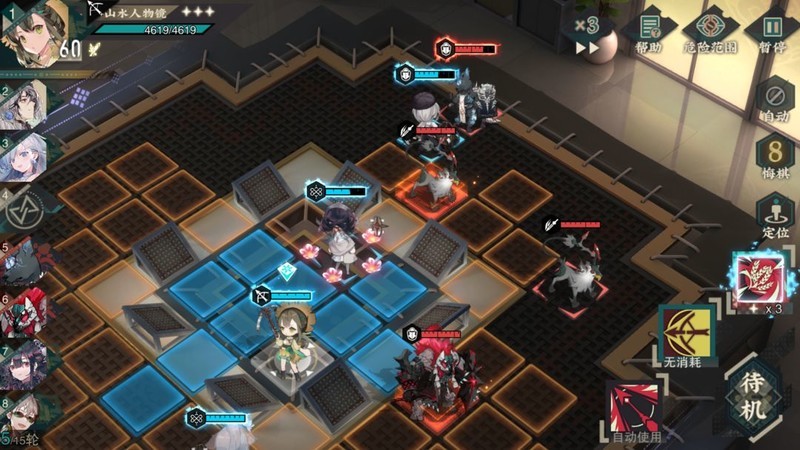Tap the 定位 locate unit button
Image resolution: width=800 pixels, height=450 pixels.
tap(775, 215)
